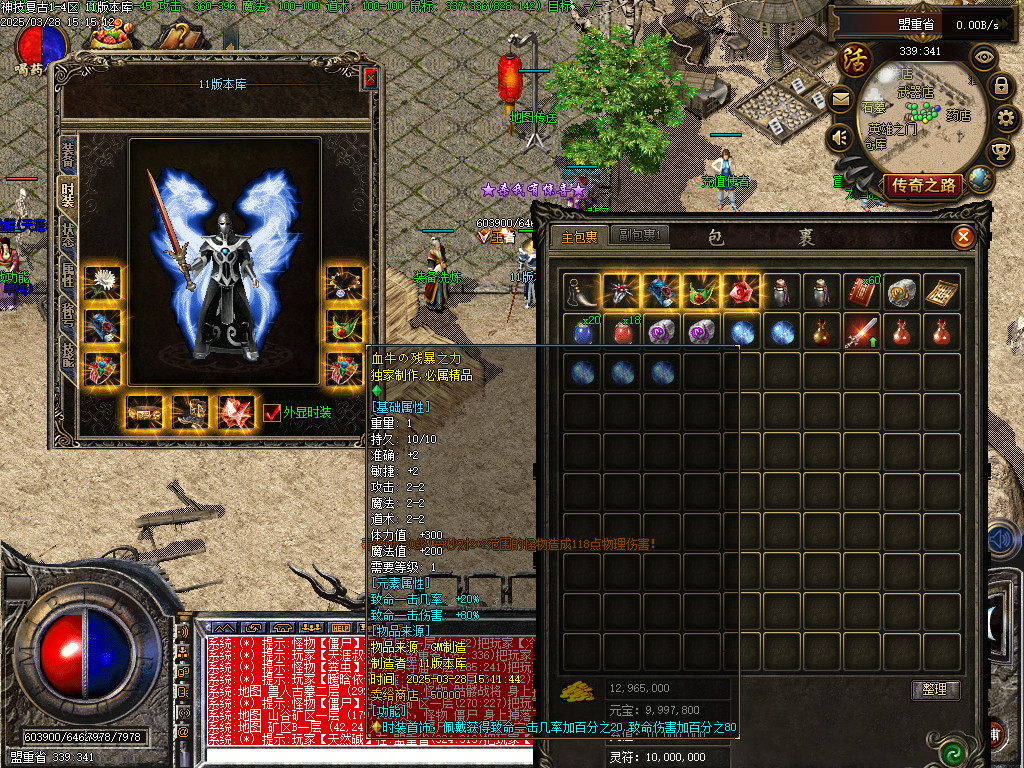
Task: Open the mail envelope icon
Action: click(x=840, y=99)
